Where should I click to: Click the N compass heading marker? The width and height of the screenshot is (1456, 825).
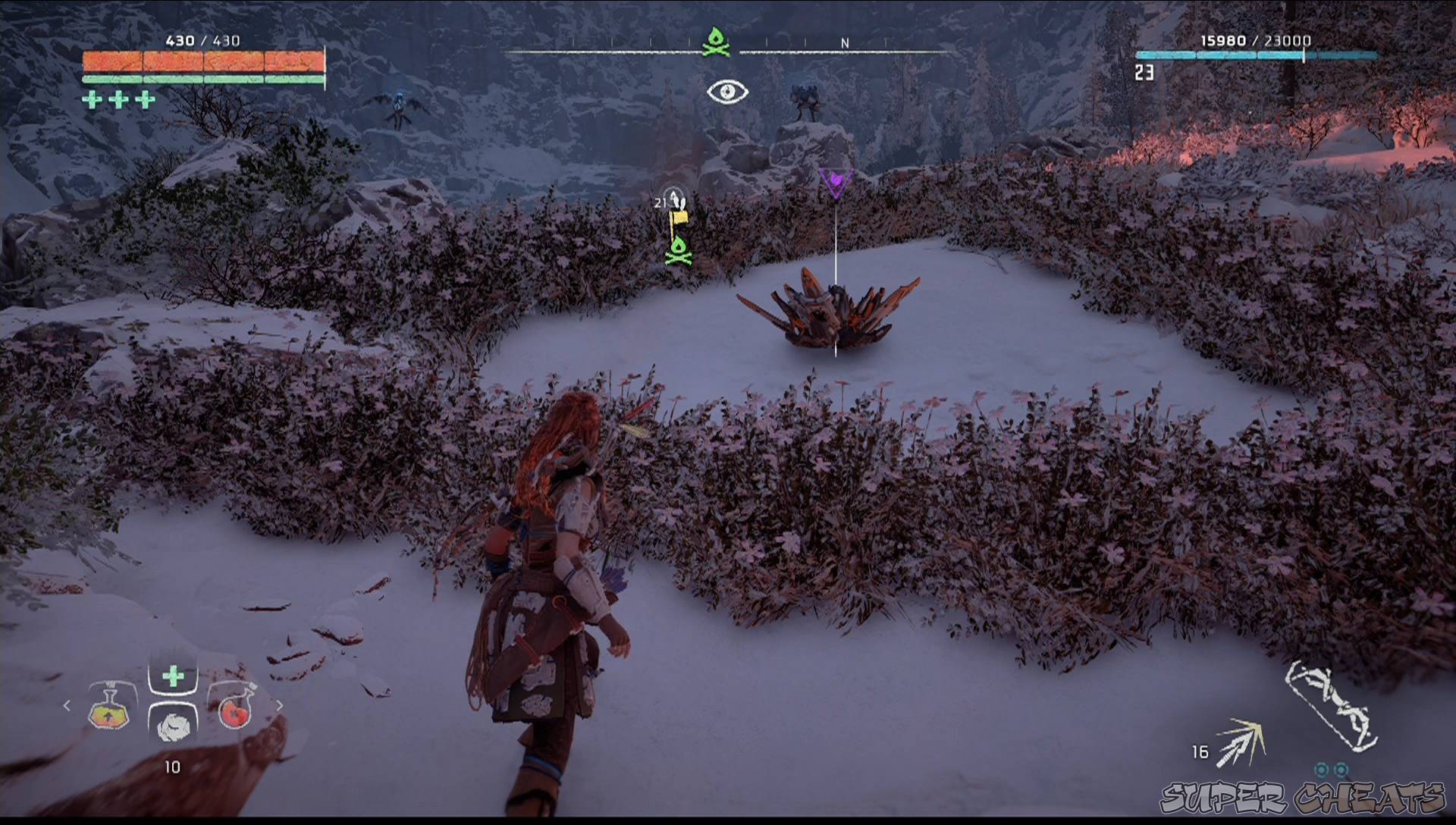pyautogui.click(x=844, y=43)
